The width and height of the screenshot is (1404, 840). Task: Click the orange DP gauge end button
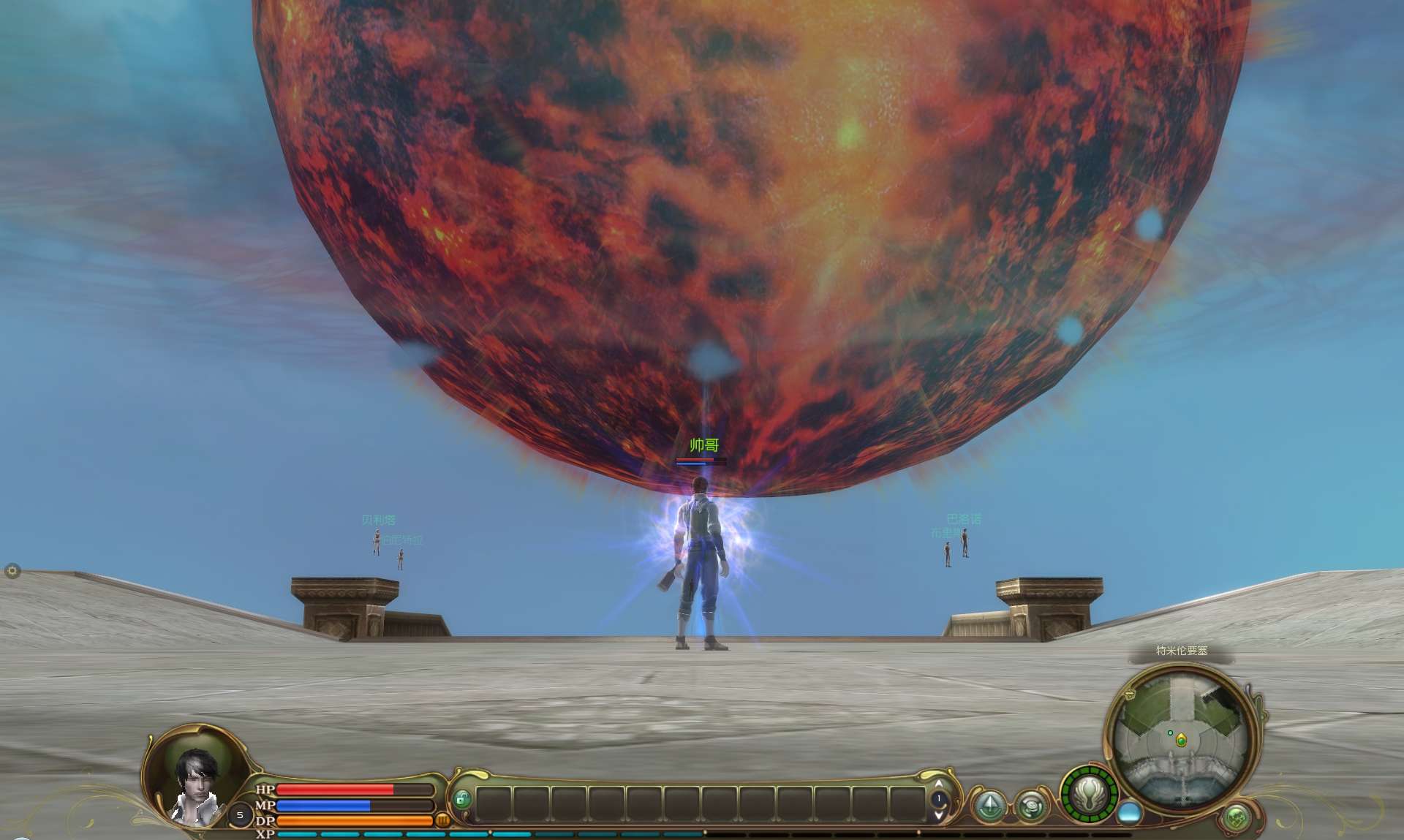pos(442,820)
